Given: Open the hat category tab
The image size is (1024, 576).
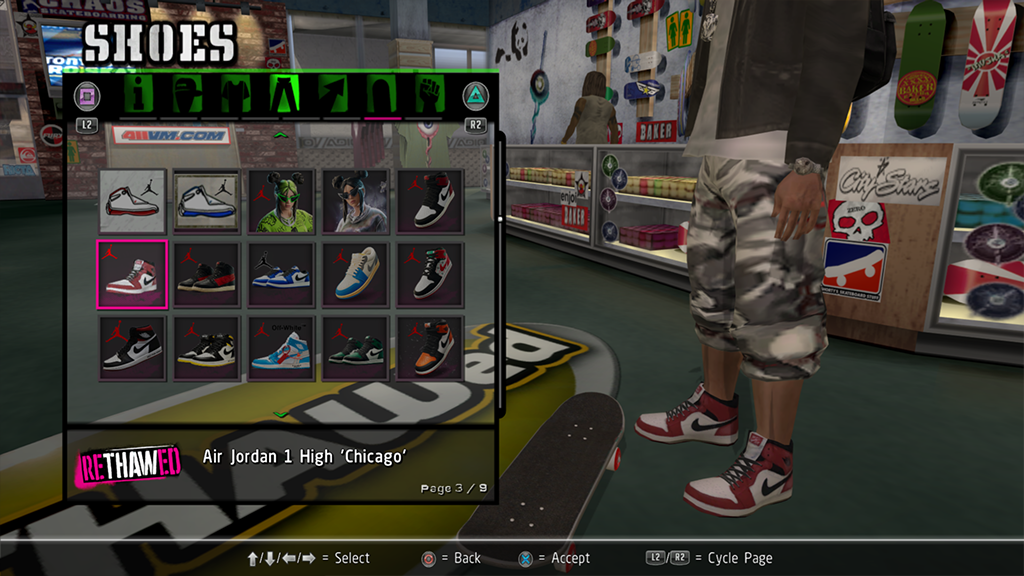Looking at the screenshot, I should pyautogui.click(x=187, y=95).
